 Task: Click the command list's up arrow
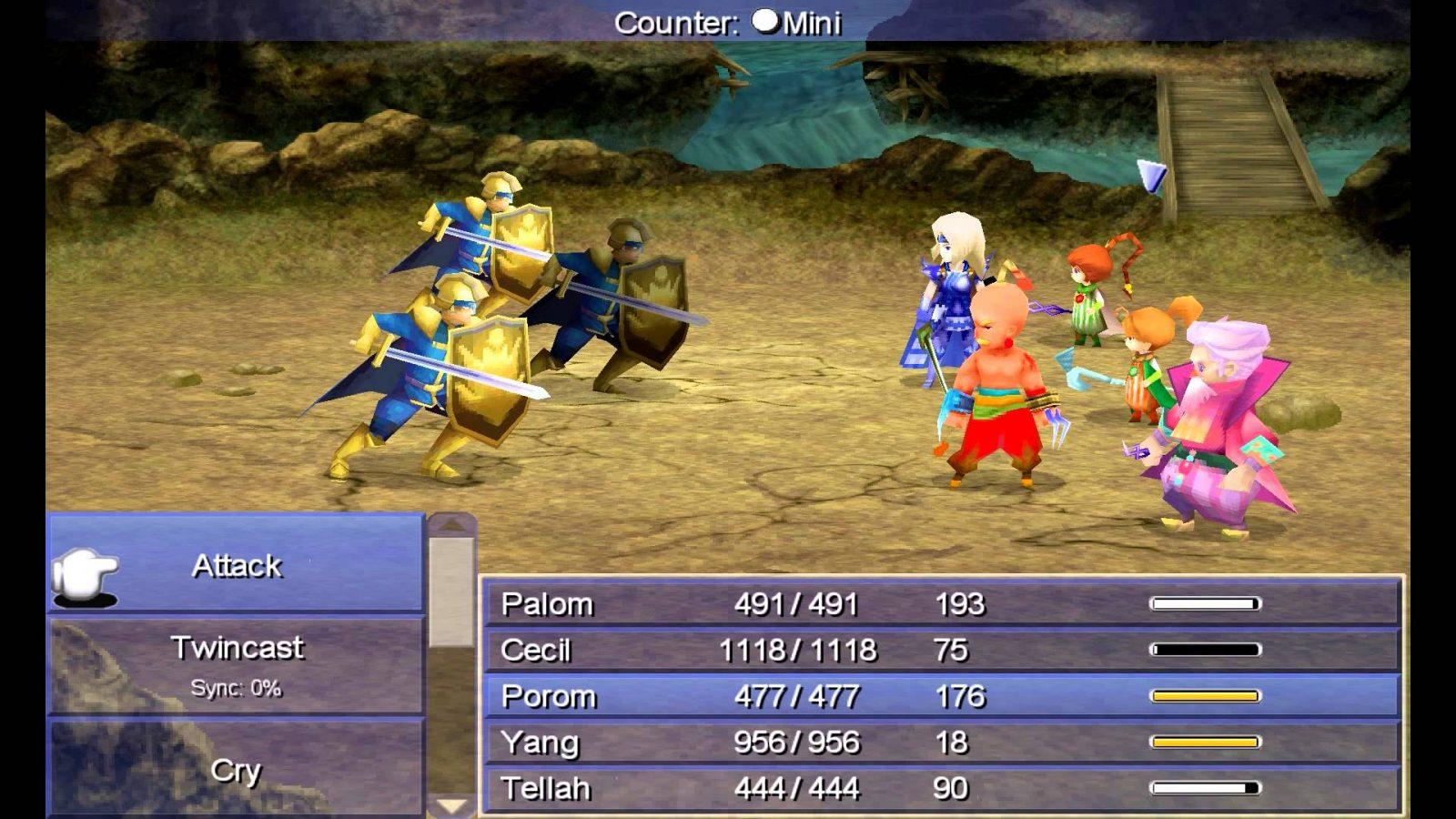(x=451, y=525)
